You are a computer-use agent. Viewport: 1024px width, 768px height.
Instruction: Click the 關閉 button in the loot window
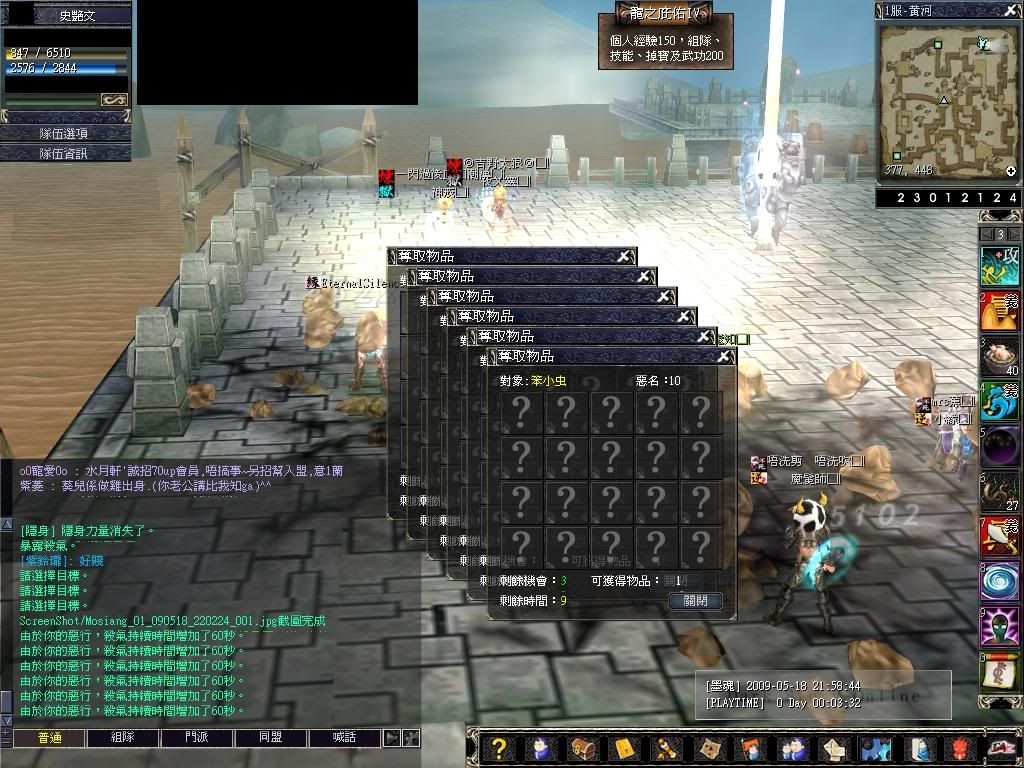coord(695,601)
